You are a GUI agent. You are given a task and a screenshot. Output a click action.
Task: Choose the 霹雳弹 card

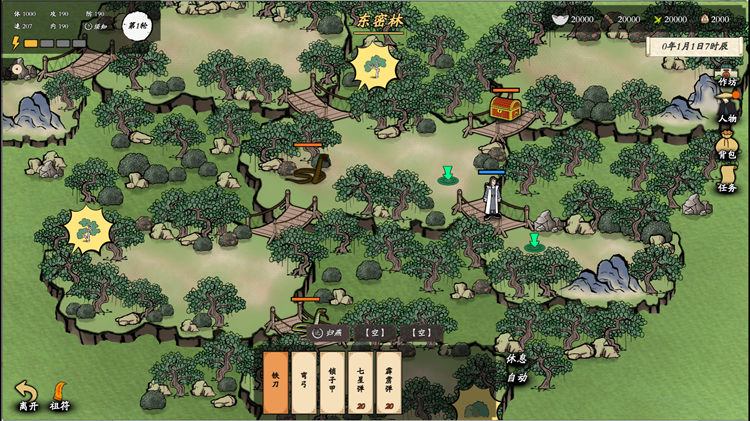coord(388,382)
